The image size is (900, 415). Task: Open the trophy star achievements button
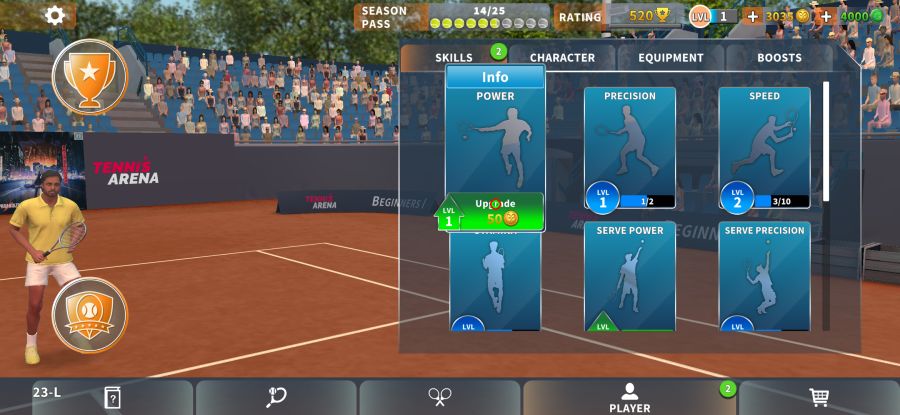pos(89,77)
